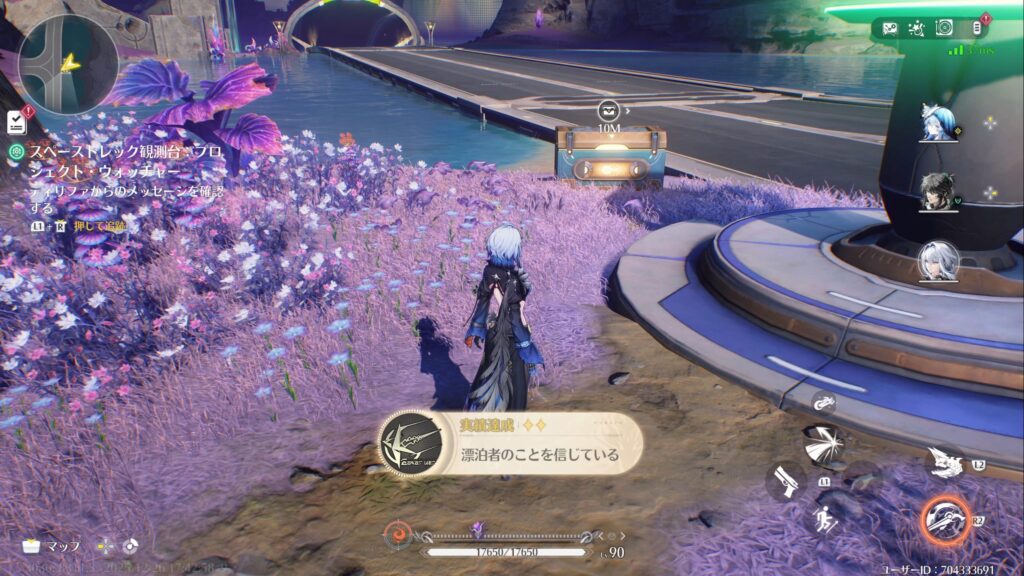The height and width of the screenshot is (576, 1024).
Task: Switch to the blue-haired party character
Action: click(x=938, y=123)
